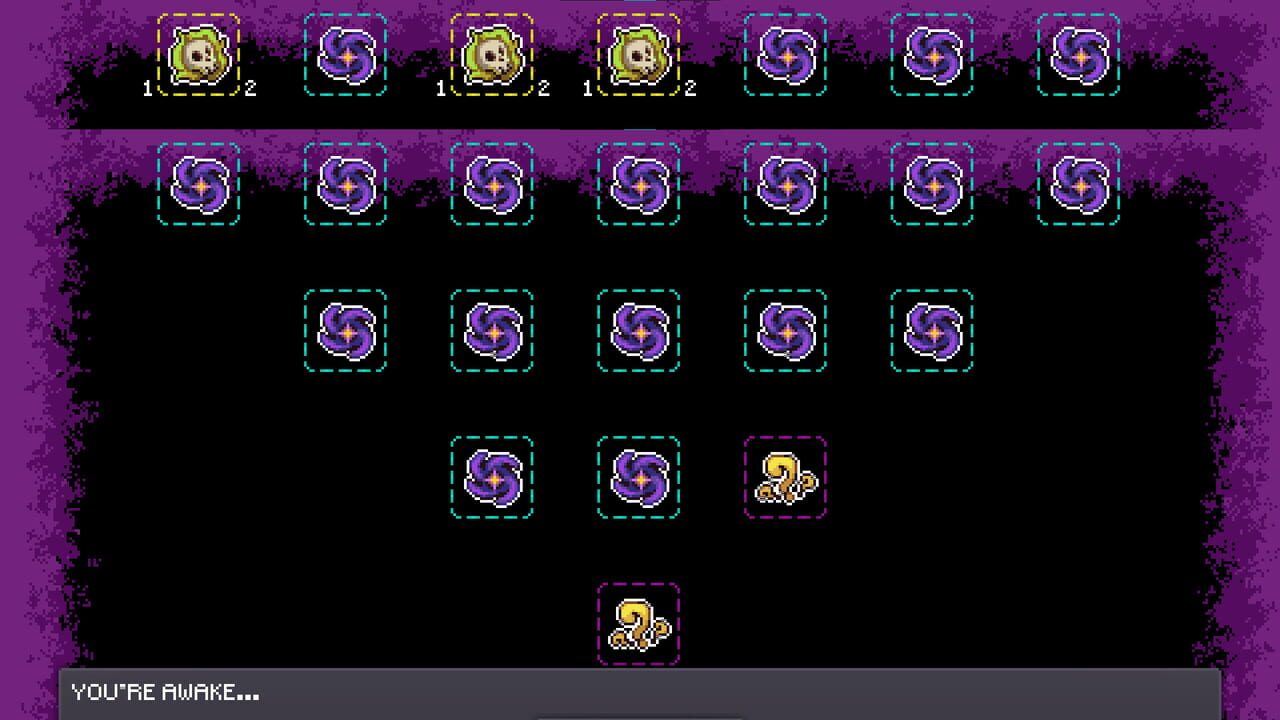
Task: Click the leftmost vortex node in the second row
Action: click(198, 186)
